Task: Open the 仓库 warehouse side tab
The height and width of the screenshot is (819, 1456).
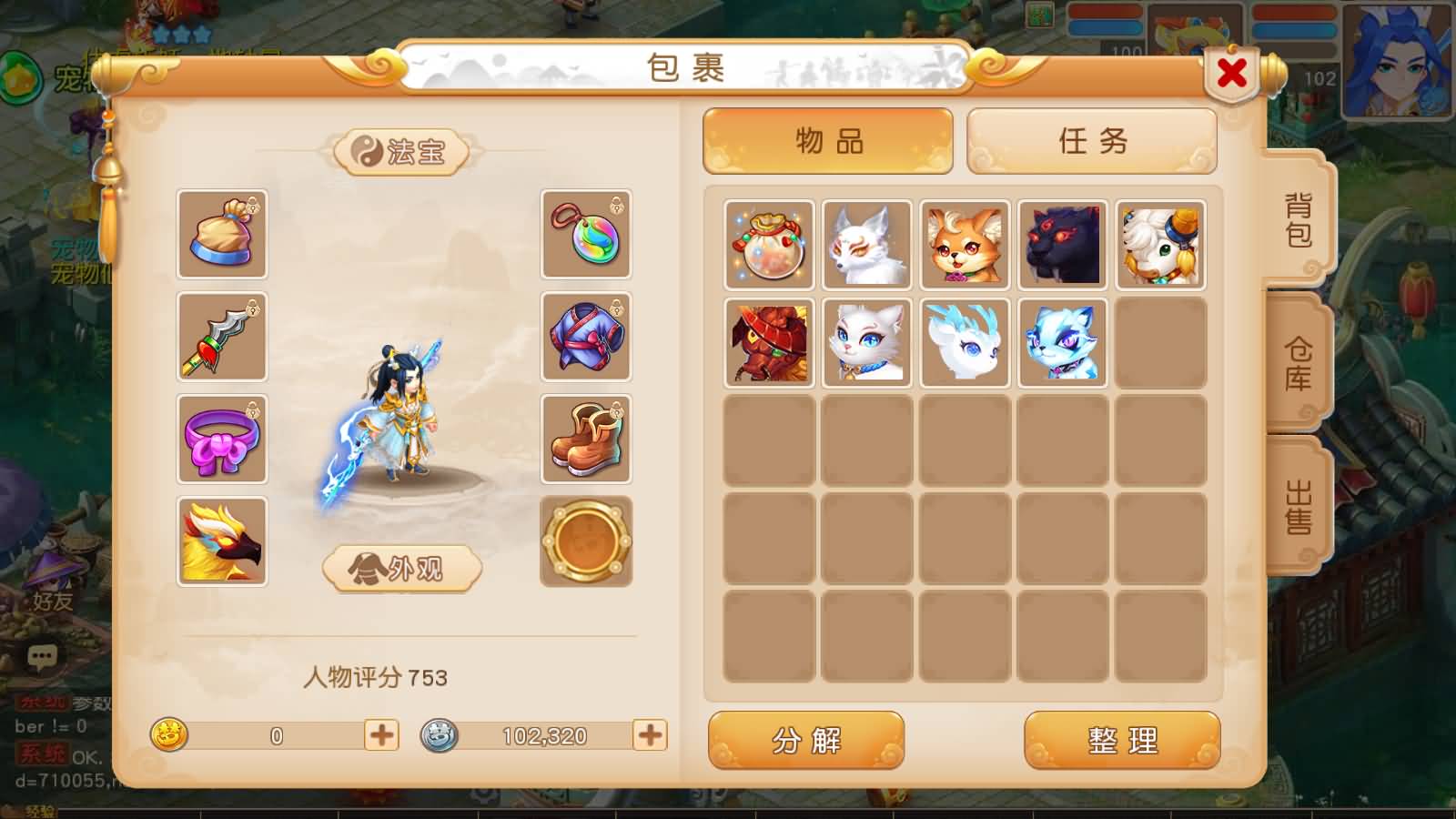Action: pos(1299,364)
